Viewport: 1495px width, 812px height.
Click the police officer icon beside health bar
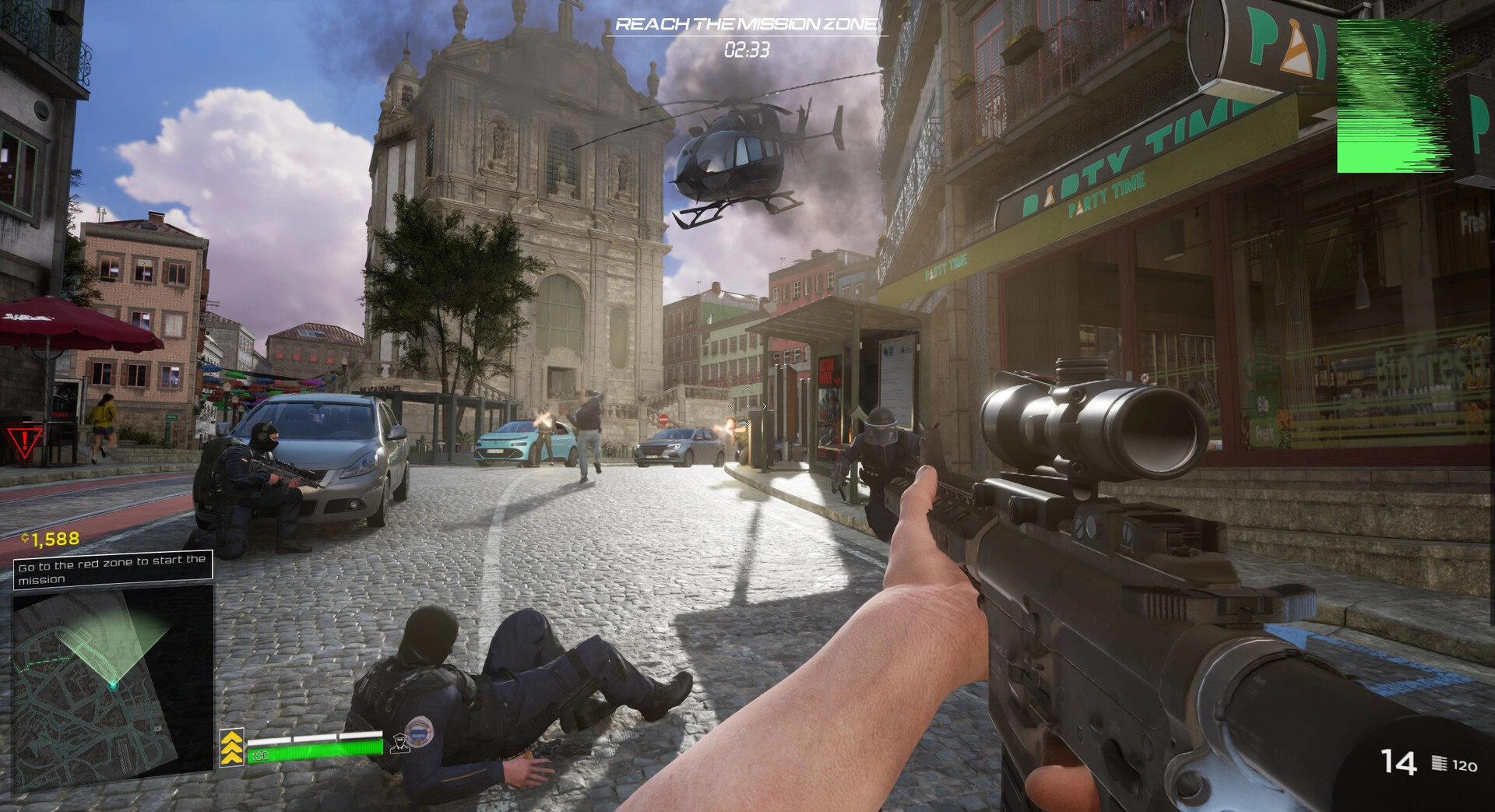point(399,743)
